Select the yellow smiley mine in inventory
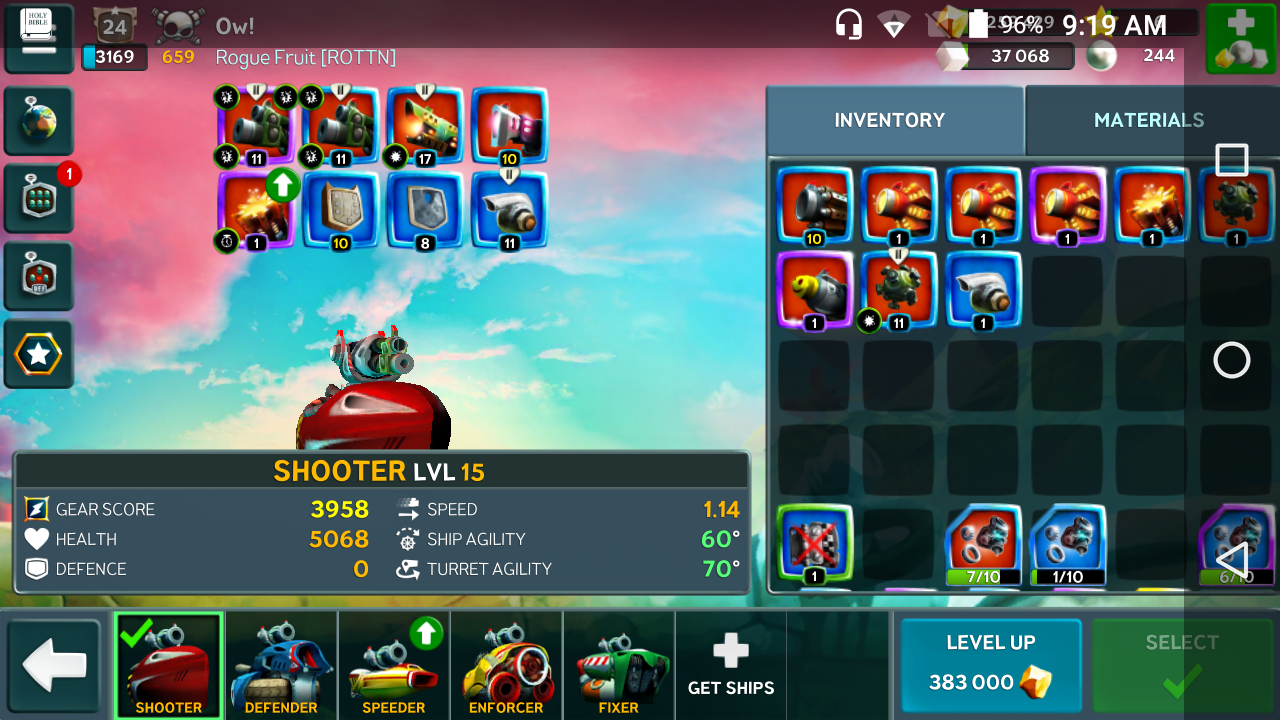1280x720 pixels. click(x=814, y=290)
